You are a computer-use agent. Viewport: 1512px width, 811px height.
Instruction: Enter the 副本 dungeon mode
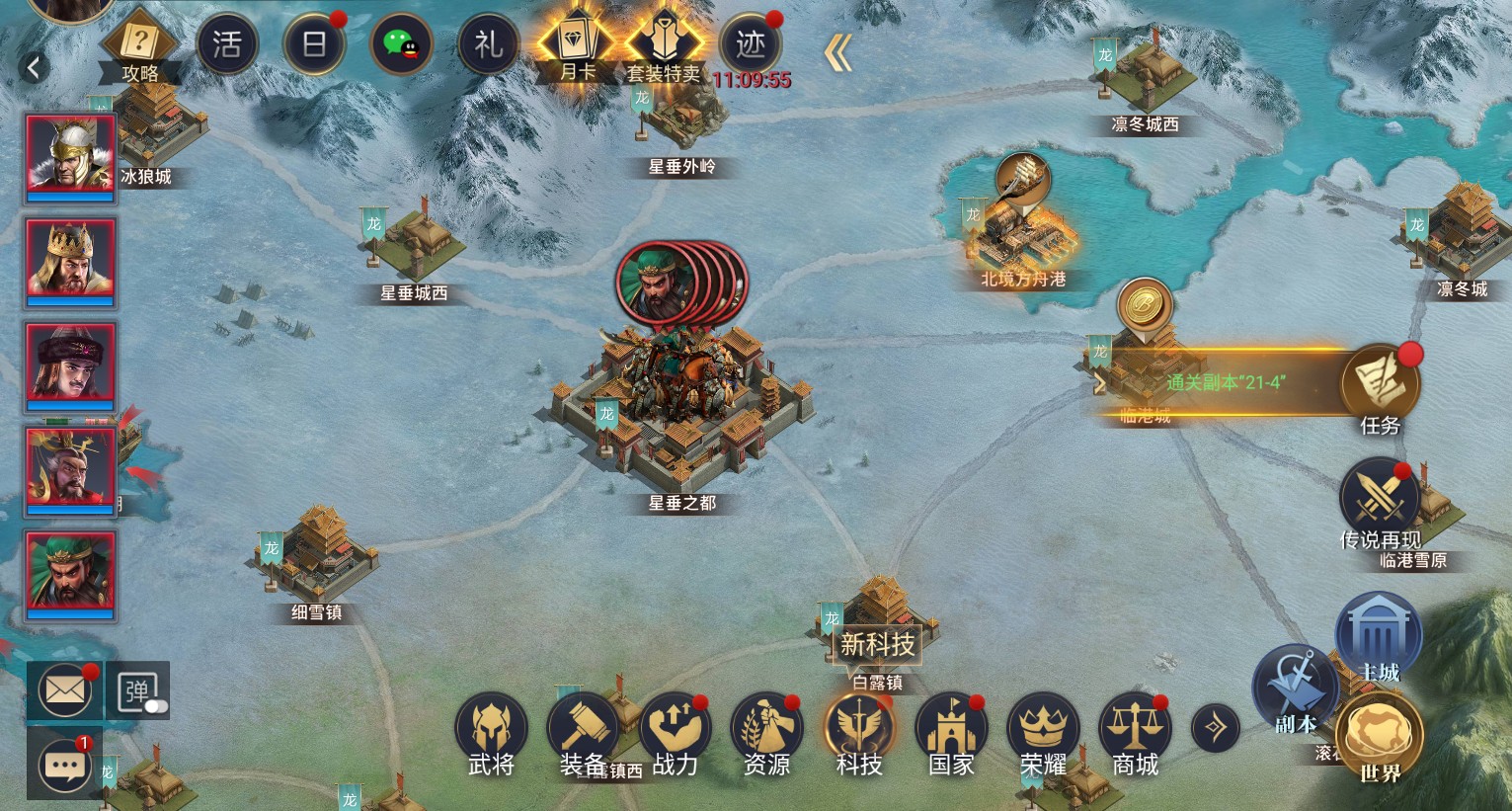point(1295,689)
